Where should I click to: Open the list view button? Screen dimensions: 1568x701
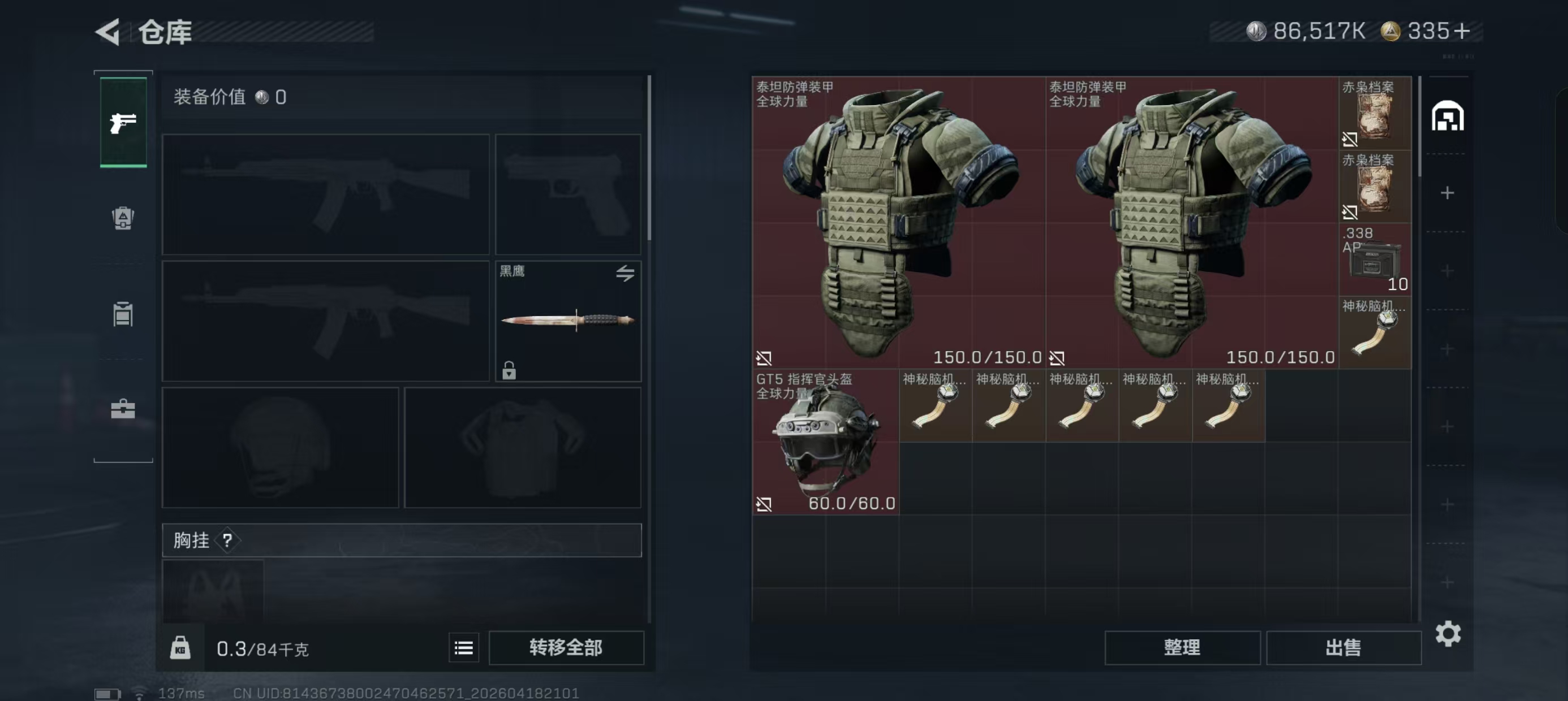[x=463, y=648]
